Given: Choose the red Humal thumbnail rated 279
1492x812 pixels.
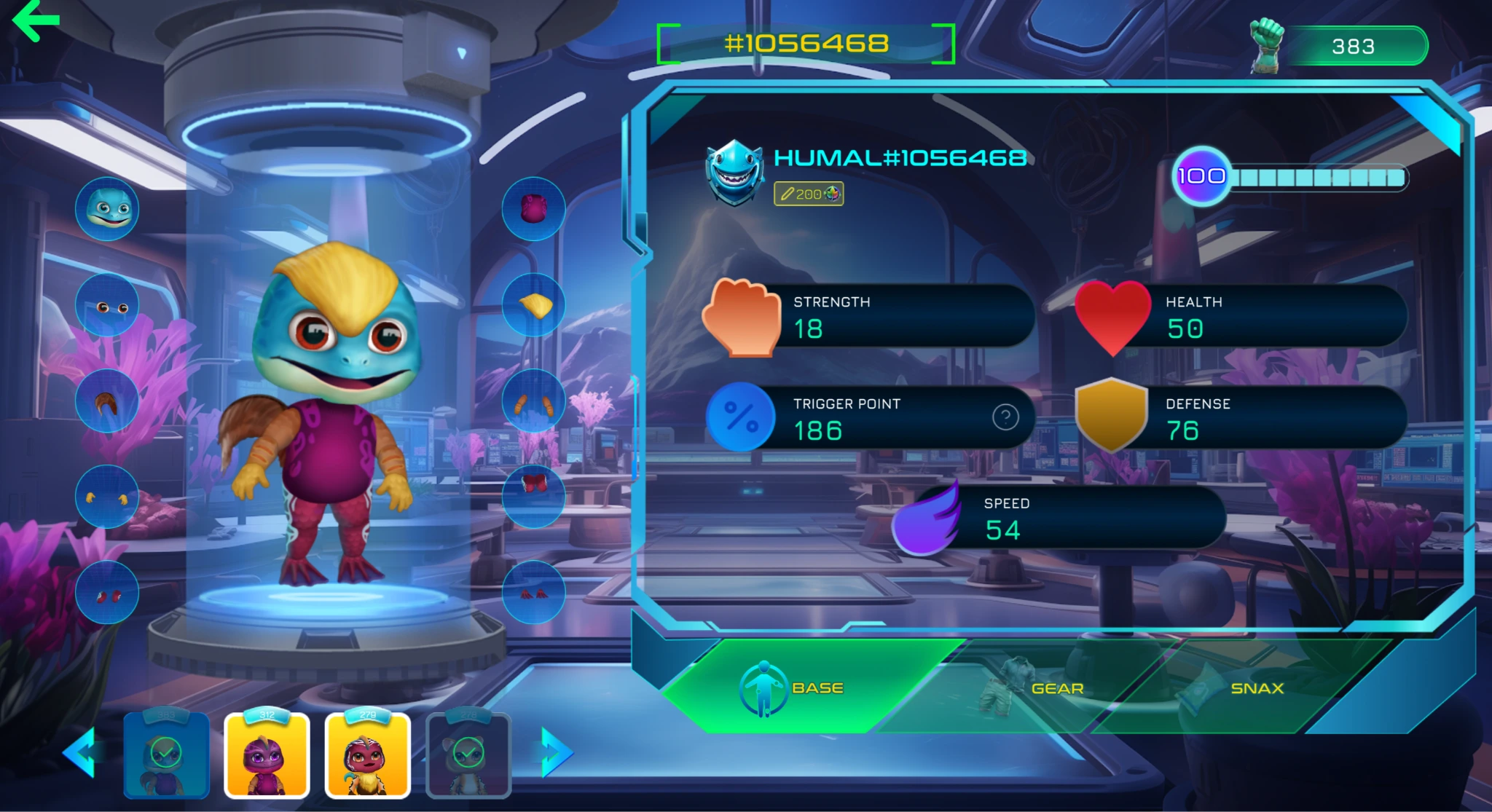Looking at the screenshot, I should point(367,756).
